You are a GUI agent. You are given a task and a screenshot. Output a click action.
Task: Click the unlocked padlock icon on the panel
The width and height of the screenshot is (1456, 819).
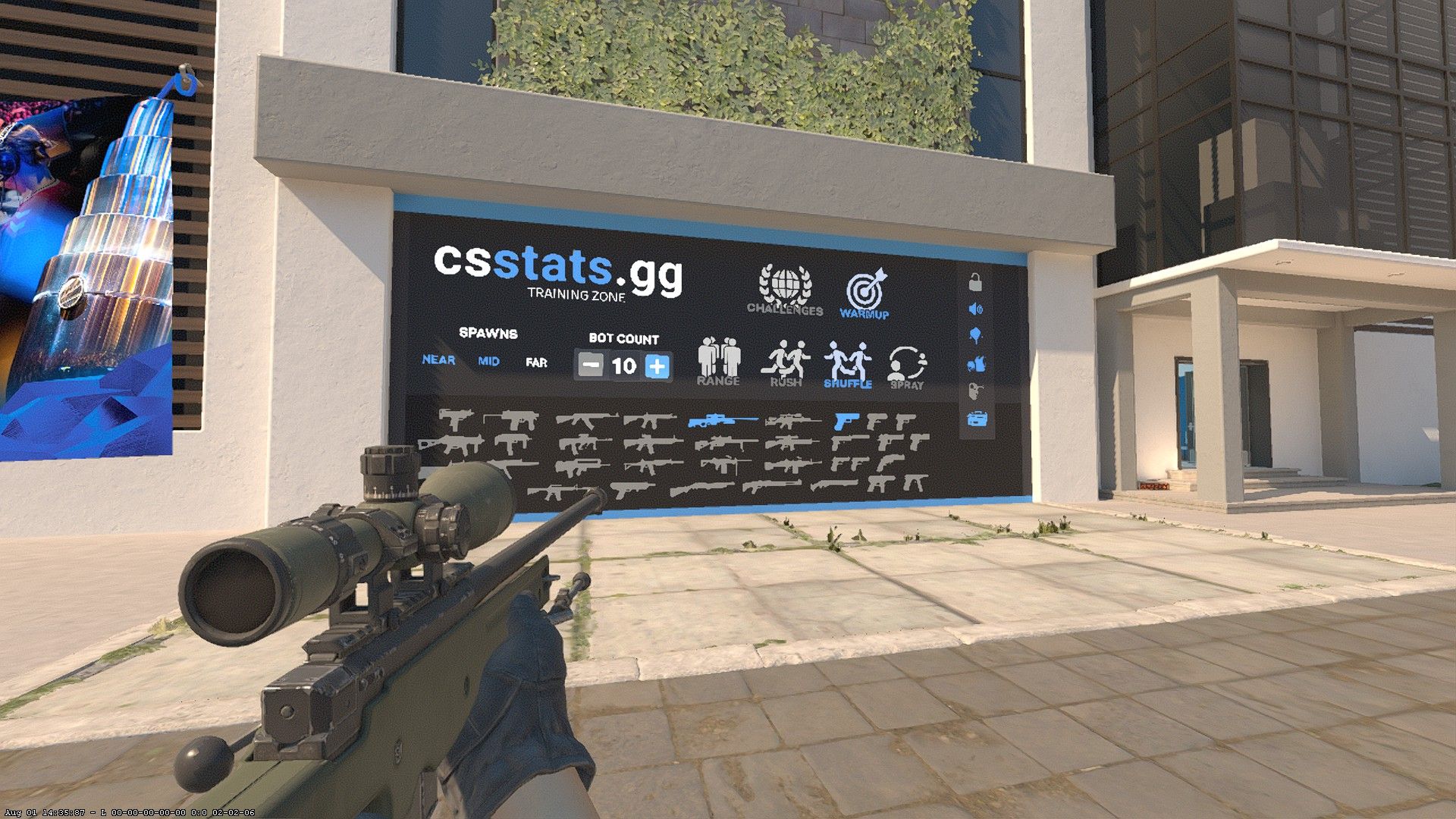pos(975,283)
